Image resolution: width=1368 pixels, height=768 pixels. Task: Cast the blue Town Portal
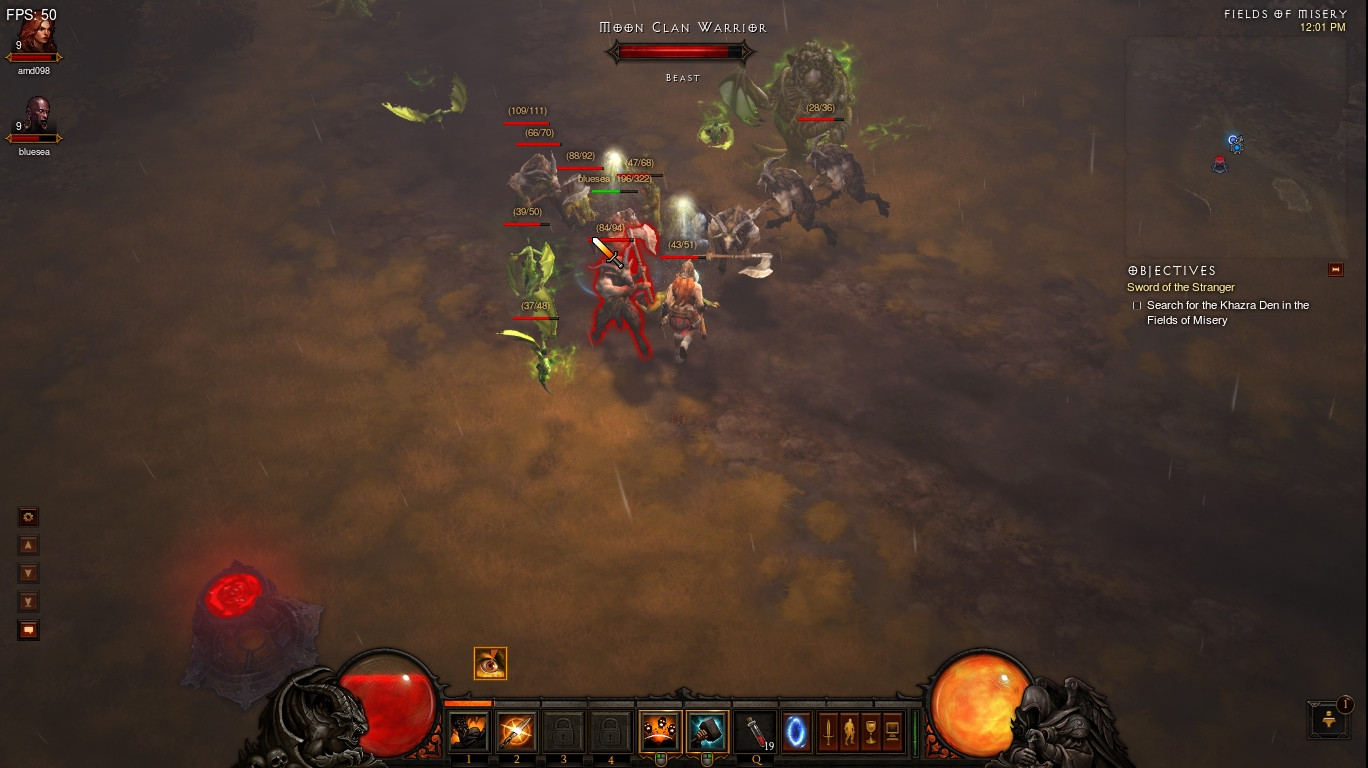coord(796,733)
